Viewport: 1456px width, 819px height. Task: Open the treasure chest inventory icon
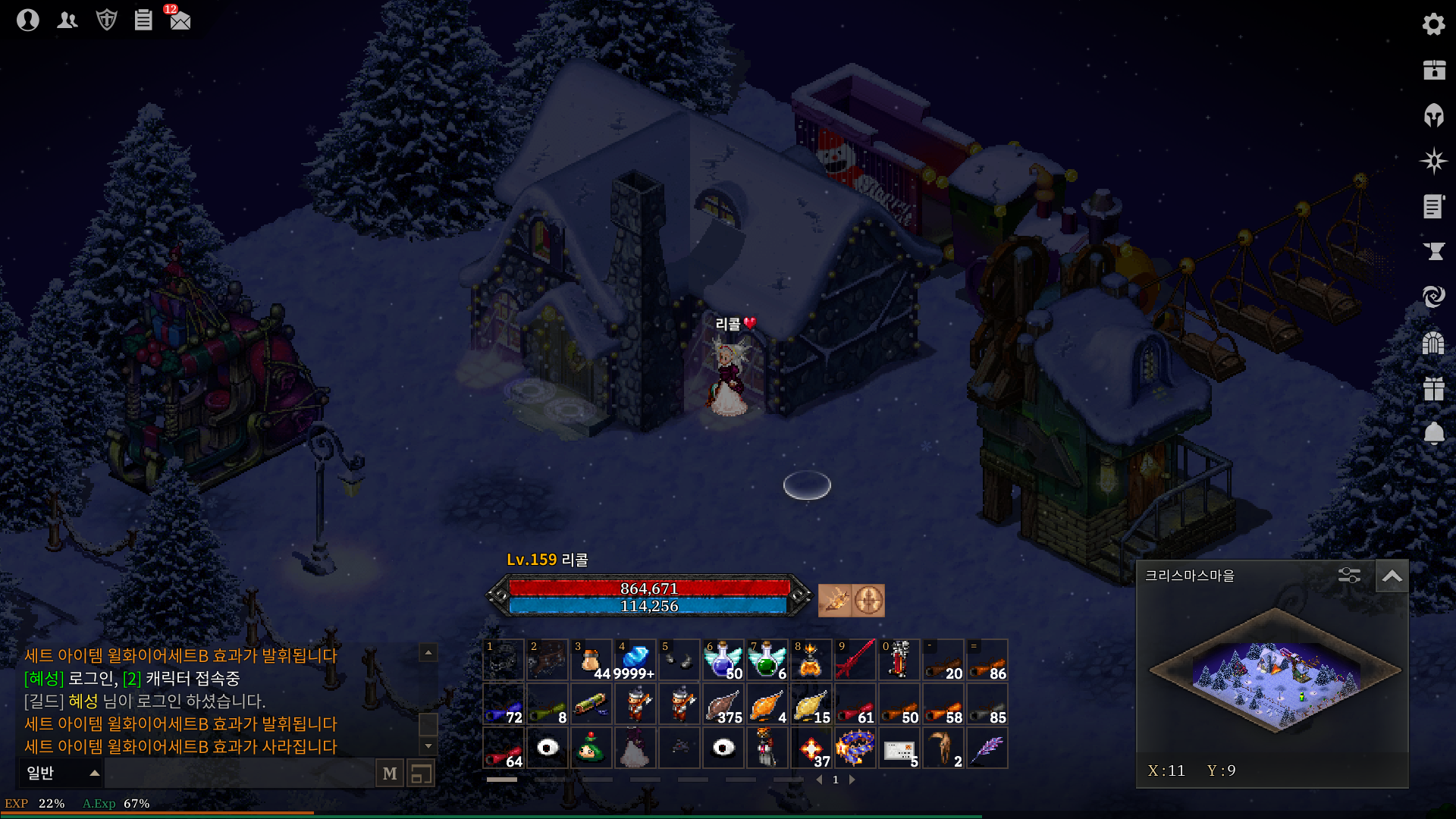coord(1433,70)
